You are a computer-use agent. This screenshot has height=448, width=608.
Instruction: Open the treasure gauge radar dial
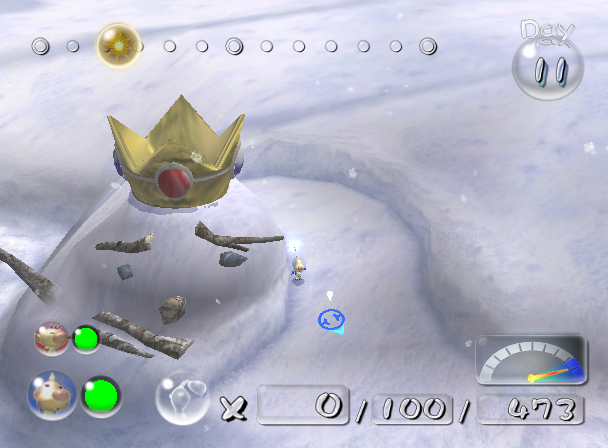[x=530, y=360]
